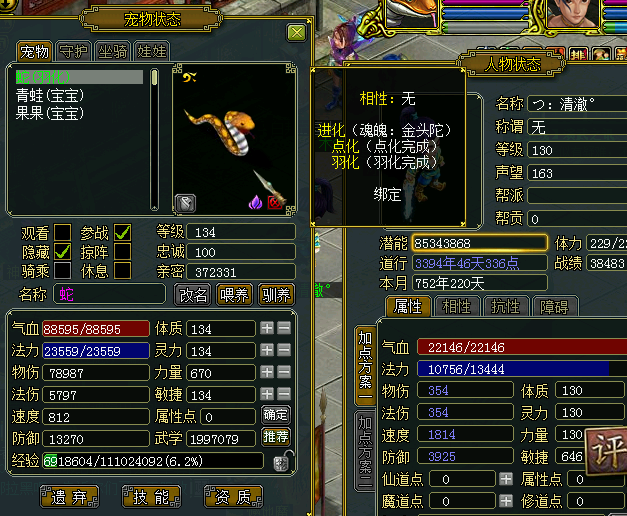Open the 坐骑 mount tab
The image size is (627, 516).
(x=112, y=51)
